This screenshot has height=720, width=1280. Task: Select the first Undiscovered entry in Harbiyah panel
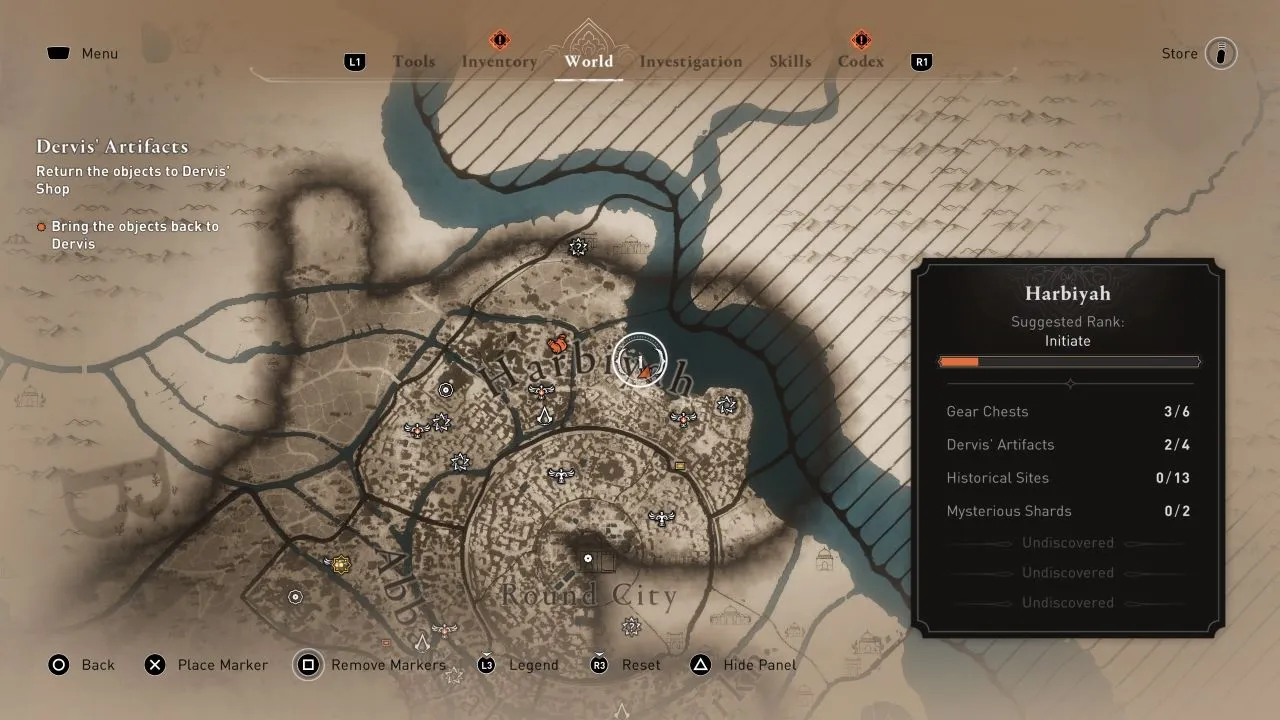tap(1068, 542)
